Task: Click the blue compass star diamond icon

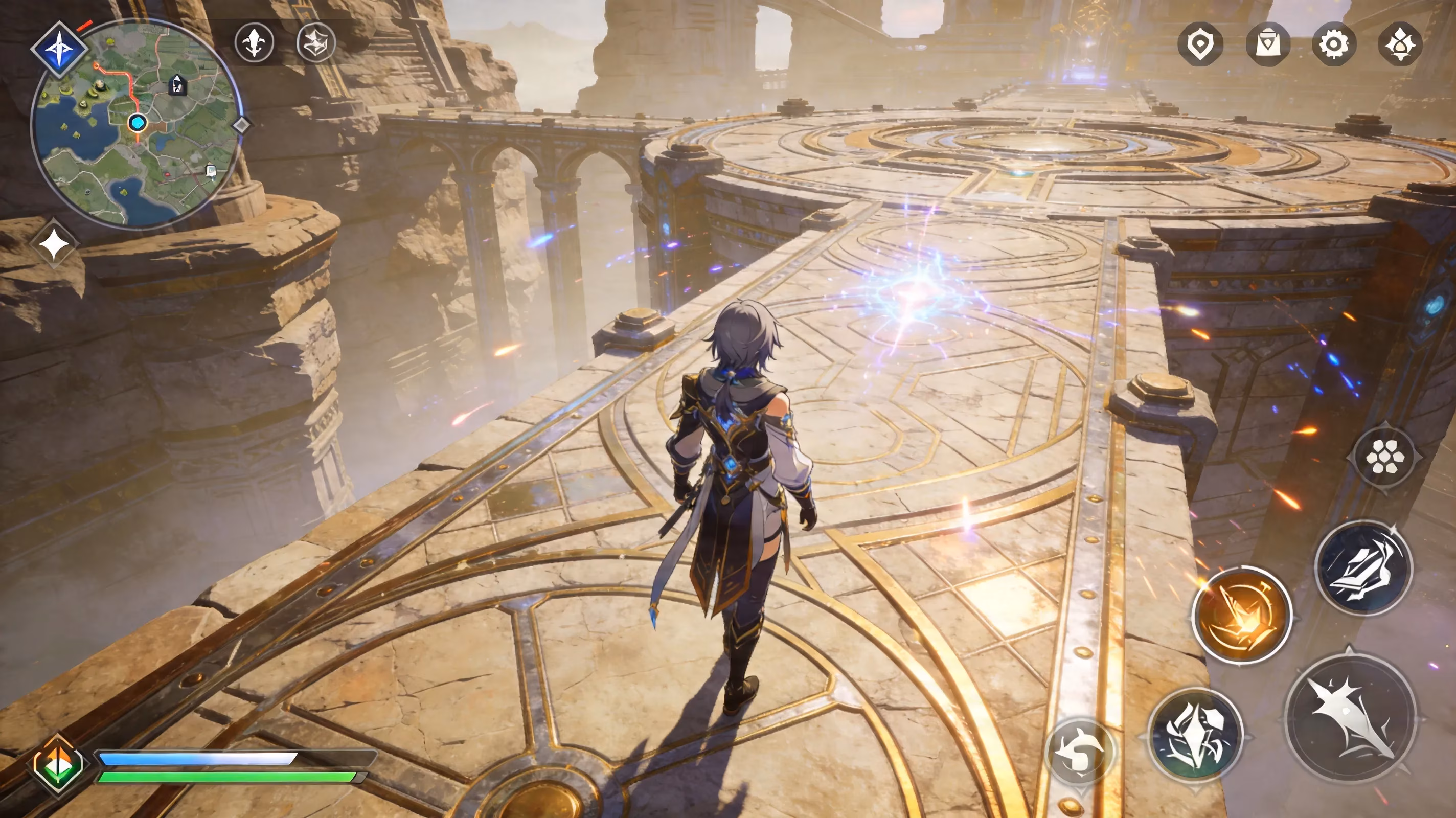Action: coord(58,50)
